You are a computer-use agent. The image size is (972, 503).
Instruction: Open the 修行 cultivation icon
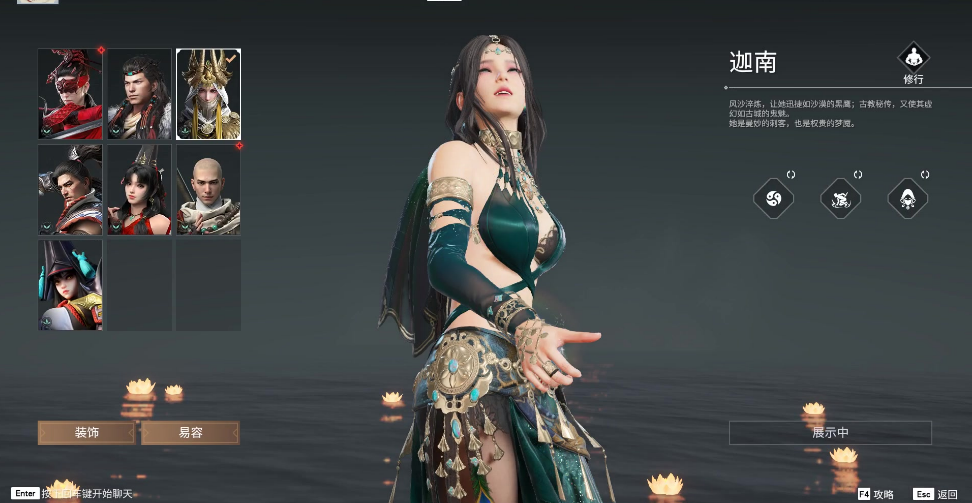click(913, 58)
